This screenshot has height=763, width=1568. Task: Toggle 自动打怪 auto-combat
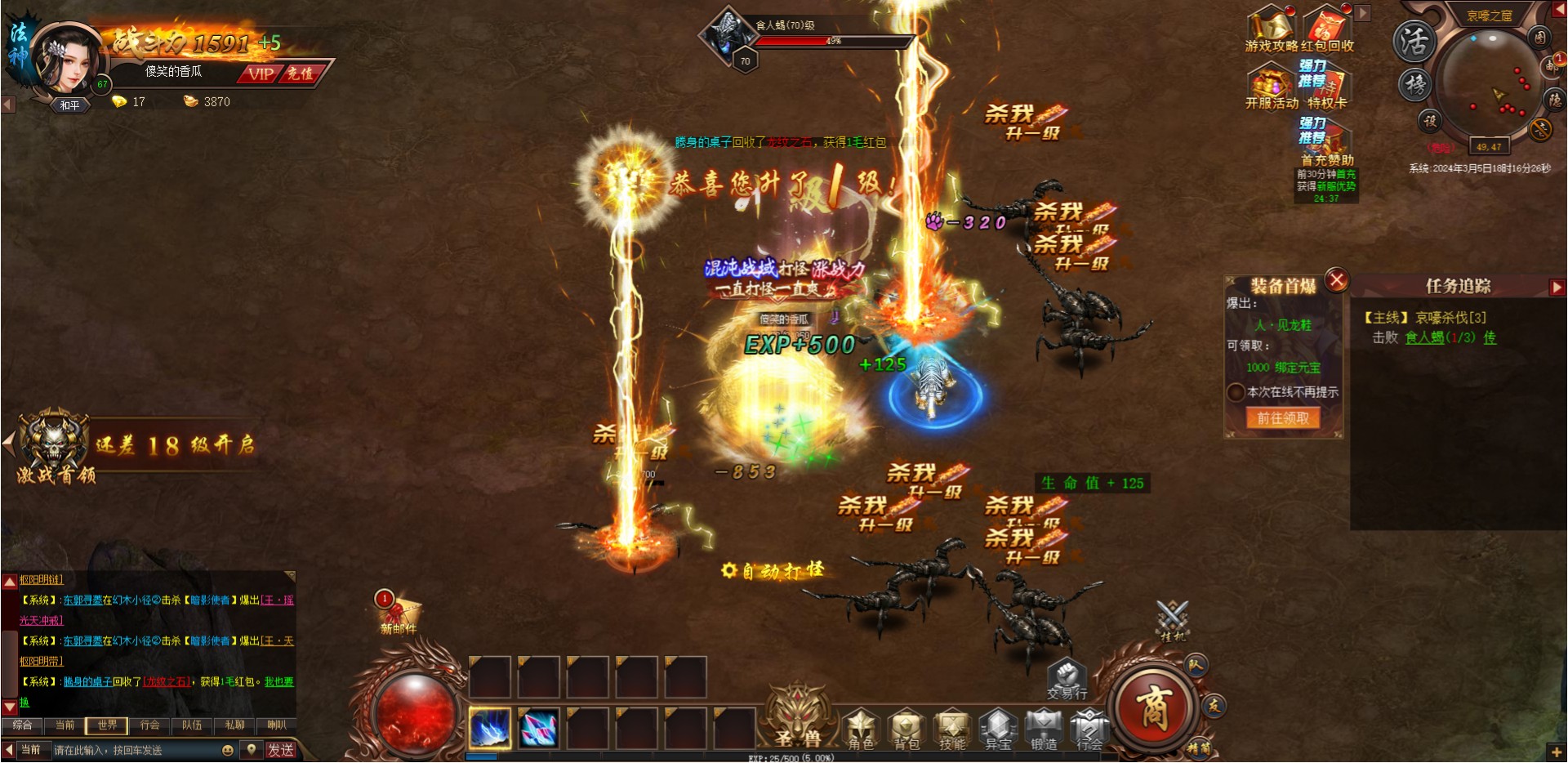[774, 570]
